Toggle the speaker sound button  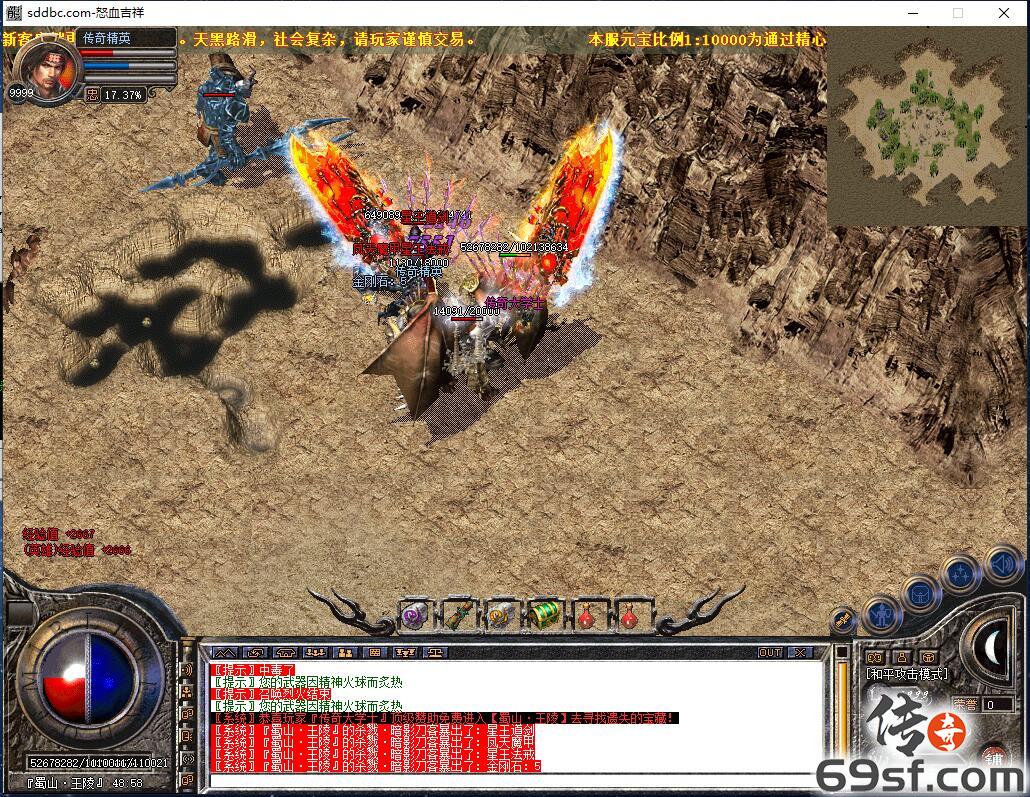(1000, 564)
